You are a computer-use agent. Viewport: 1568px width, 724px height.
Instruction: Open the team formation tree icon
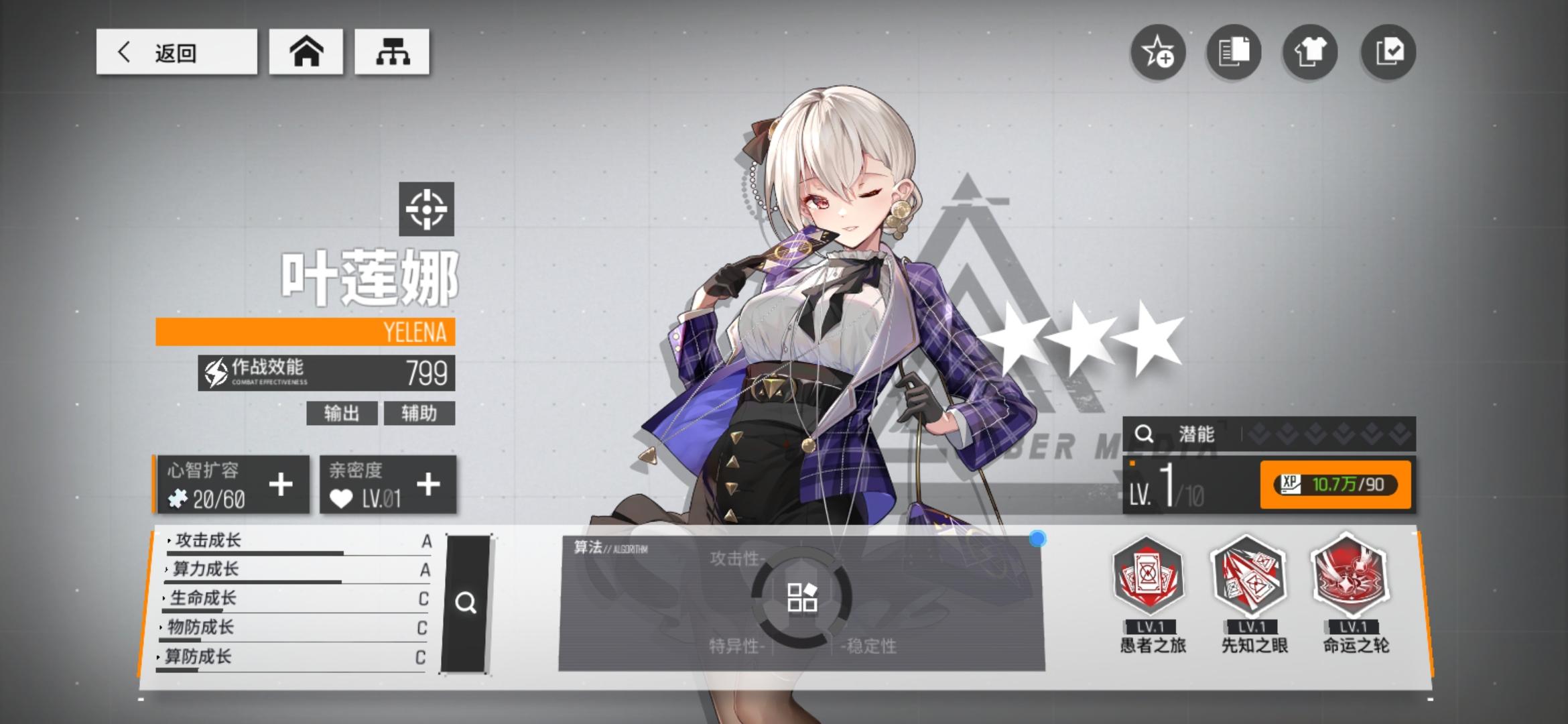coord(391,52)
